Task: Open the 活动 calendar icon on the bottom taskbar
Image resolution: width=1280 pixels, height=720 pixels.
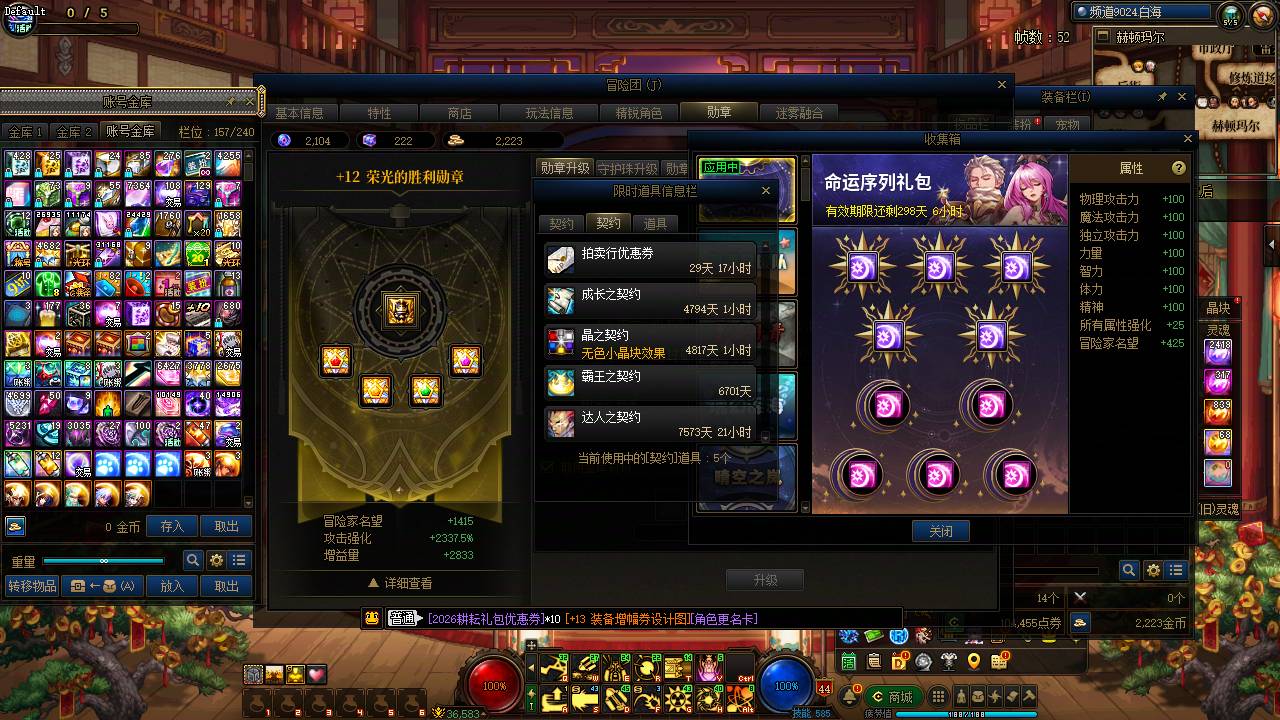Action: click(x=848, y=663)
